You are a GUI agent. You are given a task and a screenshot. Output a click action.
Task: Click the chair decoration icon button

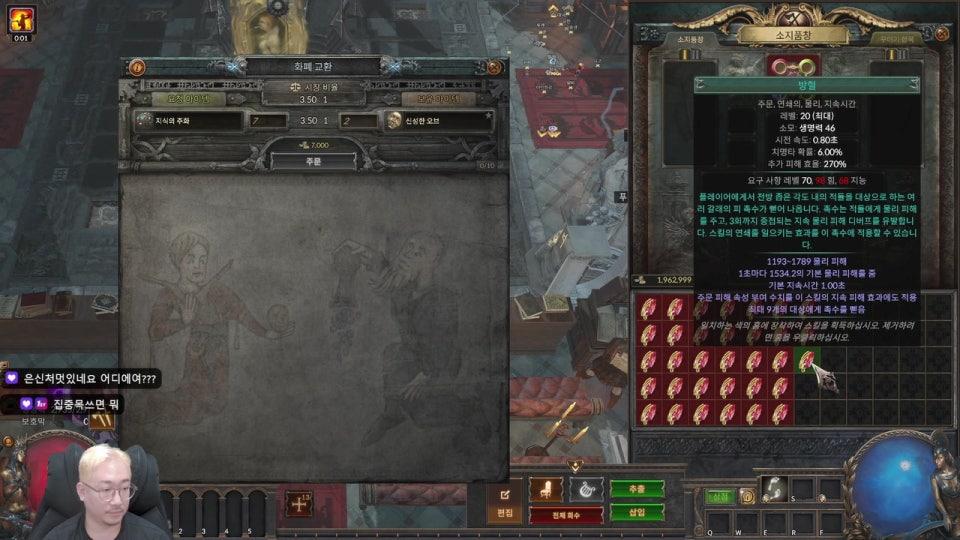546,489
